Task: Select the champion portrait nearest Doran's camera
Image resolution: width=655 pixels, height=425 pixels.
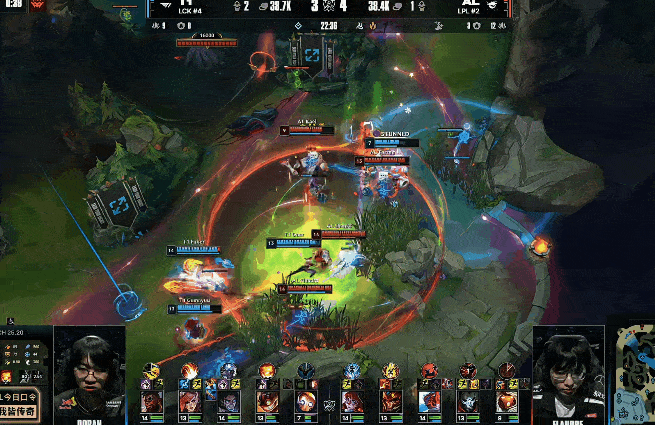Action: pos(151,402)
